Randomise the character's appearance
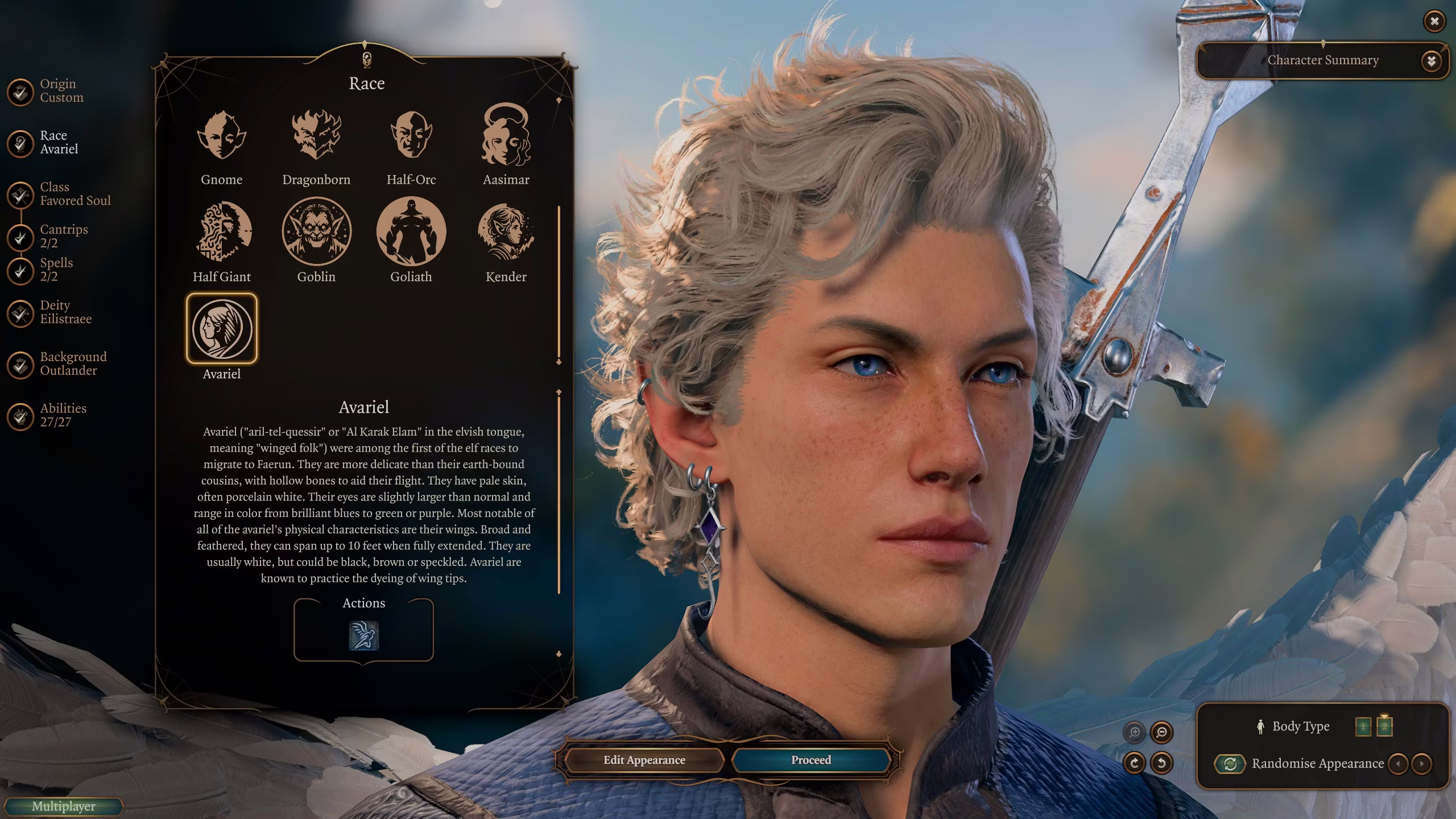The image size is (1456, 819). coord(1231,764)
